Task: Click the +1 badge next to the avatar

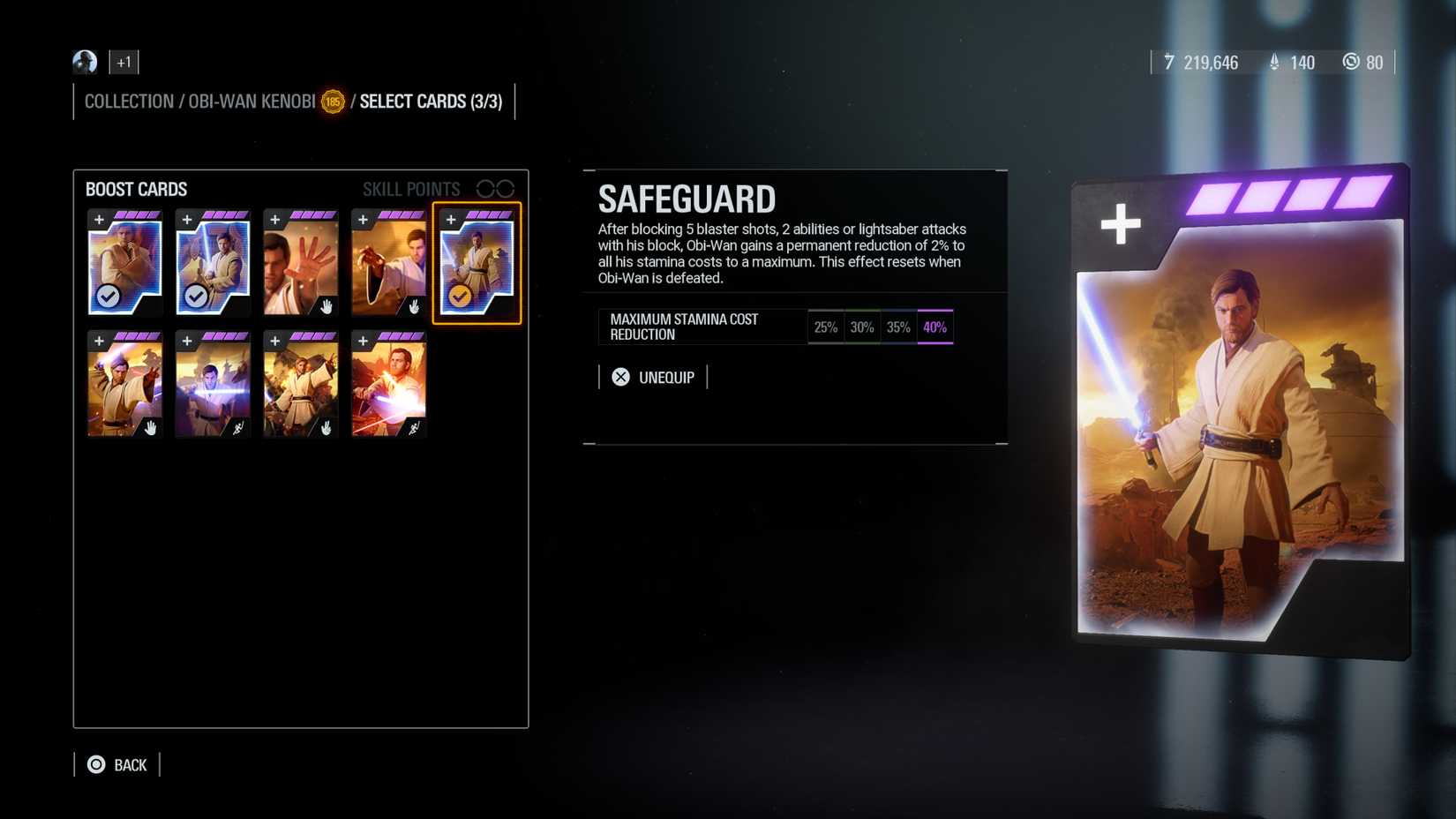Action: click(124, 62)
